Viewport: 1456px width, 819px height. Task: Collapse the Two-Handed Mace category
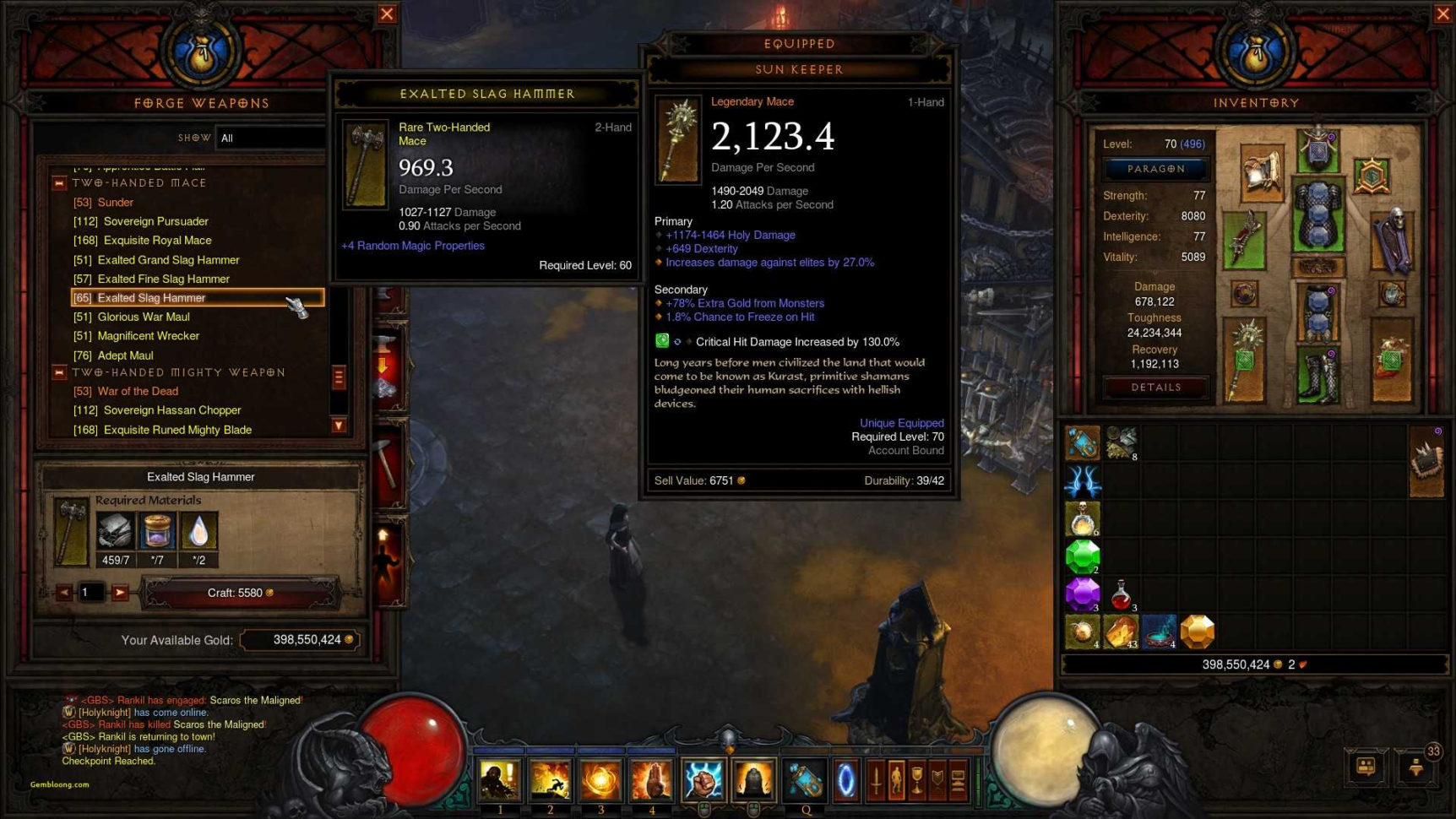(59, 183)
